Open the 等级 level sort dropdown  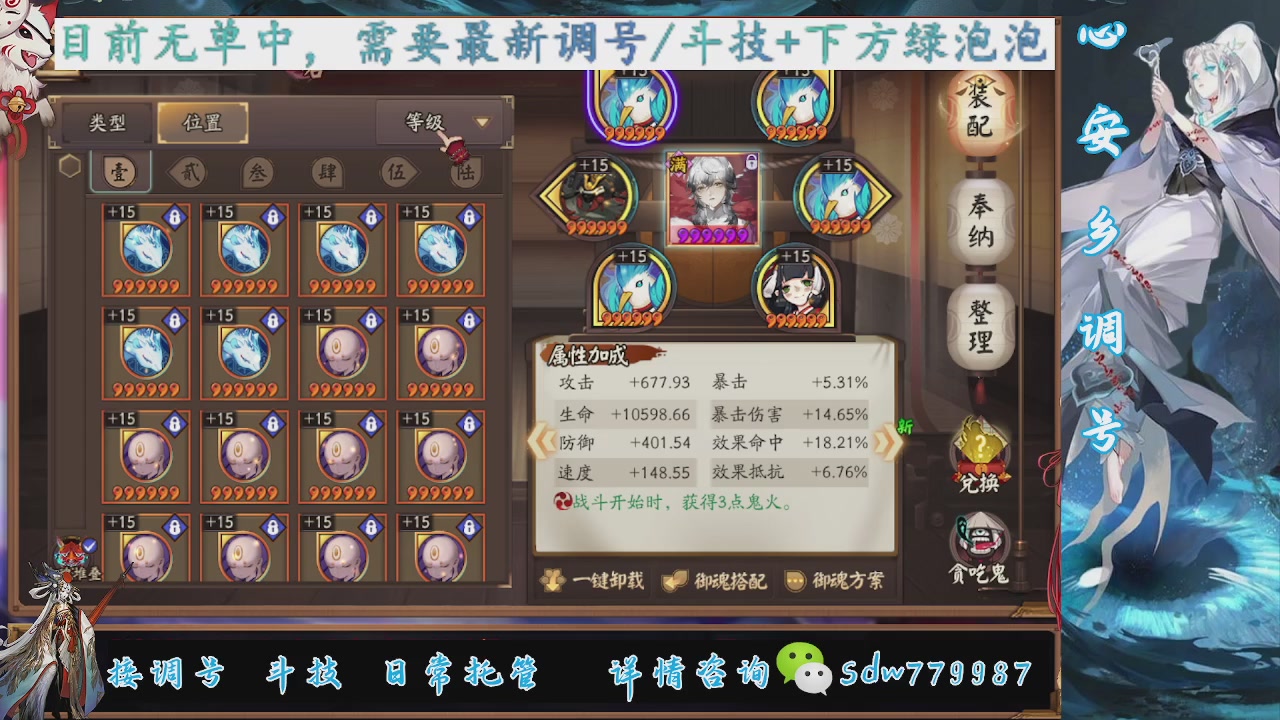[441, 122]
